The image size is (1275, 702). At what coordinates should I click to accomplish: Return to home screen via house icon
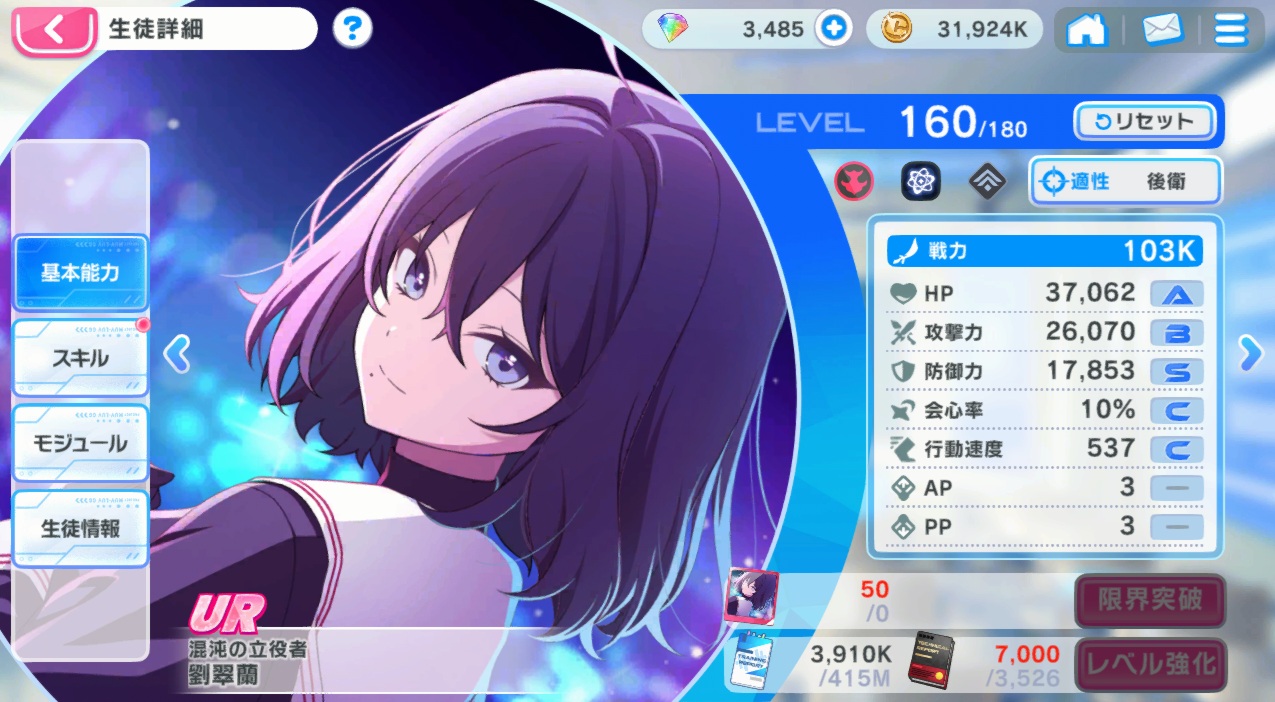[1087, 29]
